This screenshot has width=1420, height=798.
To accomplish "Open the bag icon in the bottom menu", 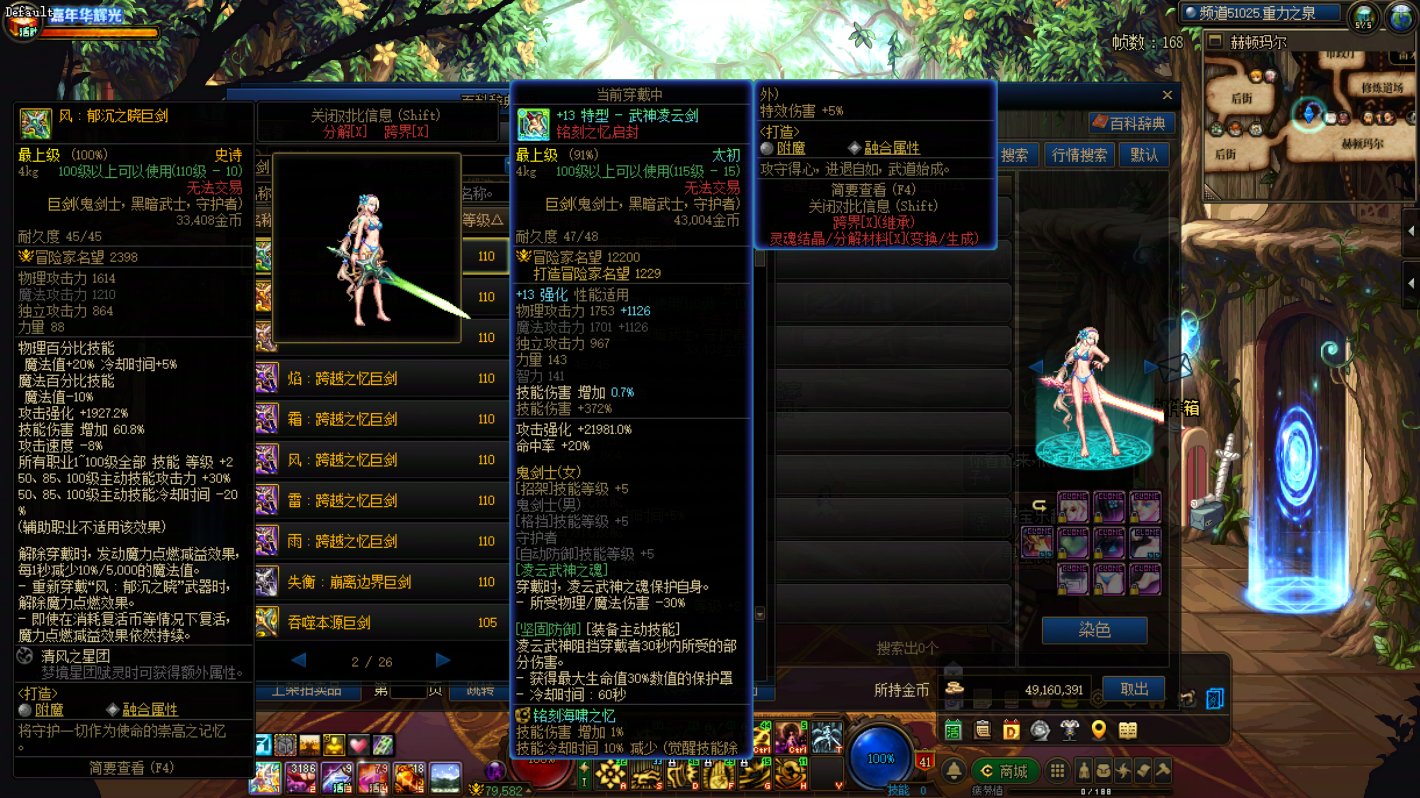I will tap(1103, 770).
